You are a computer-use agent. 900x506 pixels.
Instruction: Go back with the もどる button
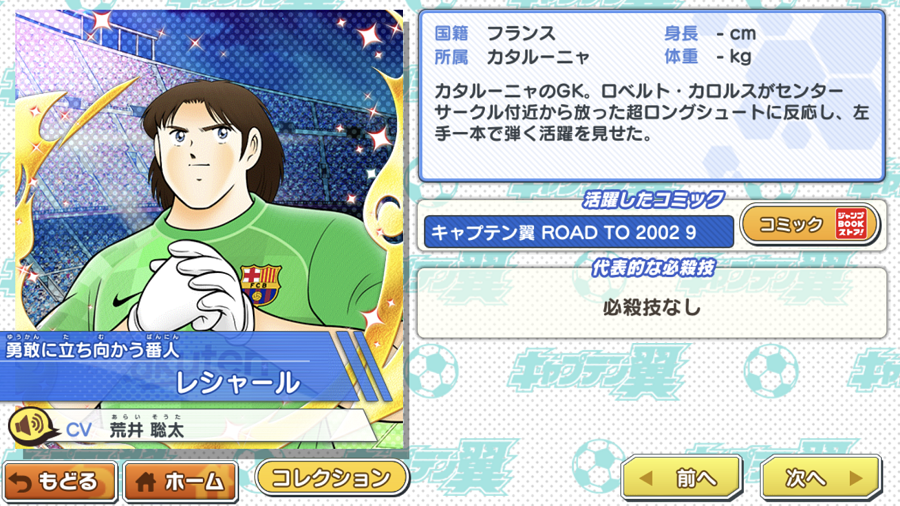coord(61,482)
